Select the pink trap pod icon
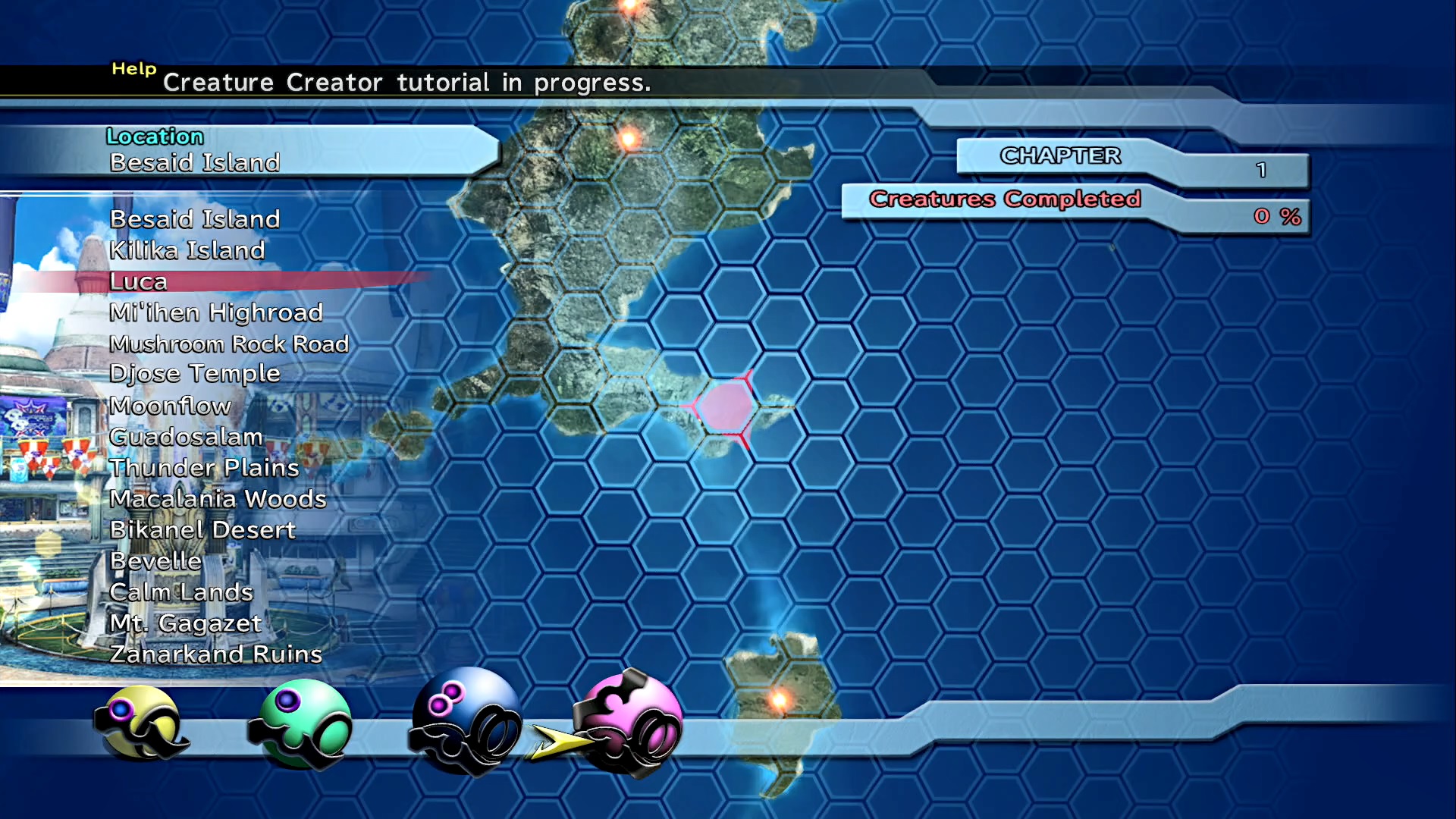 point(629,723)
